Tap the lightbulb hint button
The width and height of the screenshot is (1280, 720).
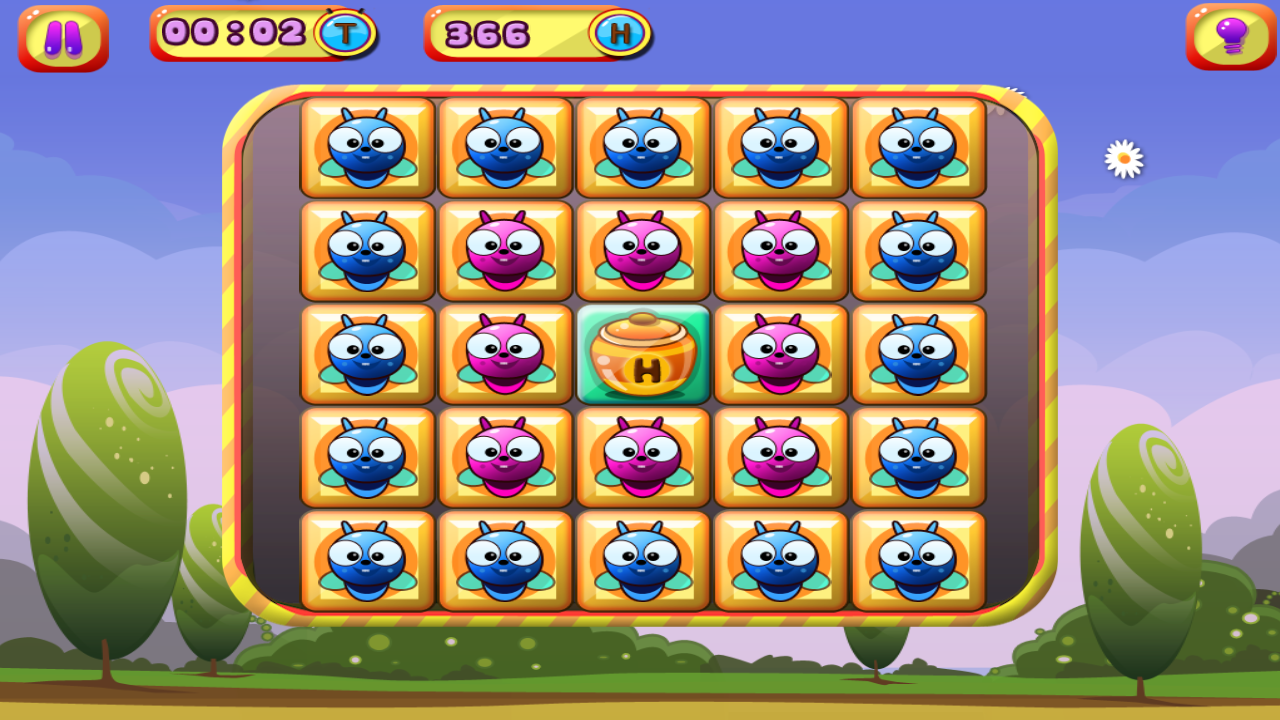(x=1229, y=38)
